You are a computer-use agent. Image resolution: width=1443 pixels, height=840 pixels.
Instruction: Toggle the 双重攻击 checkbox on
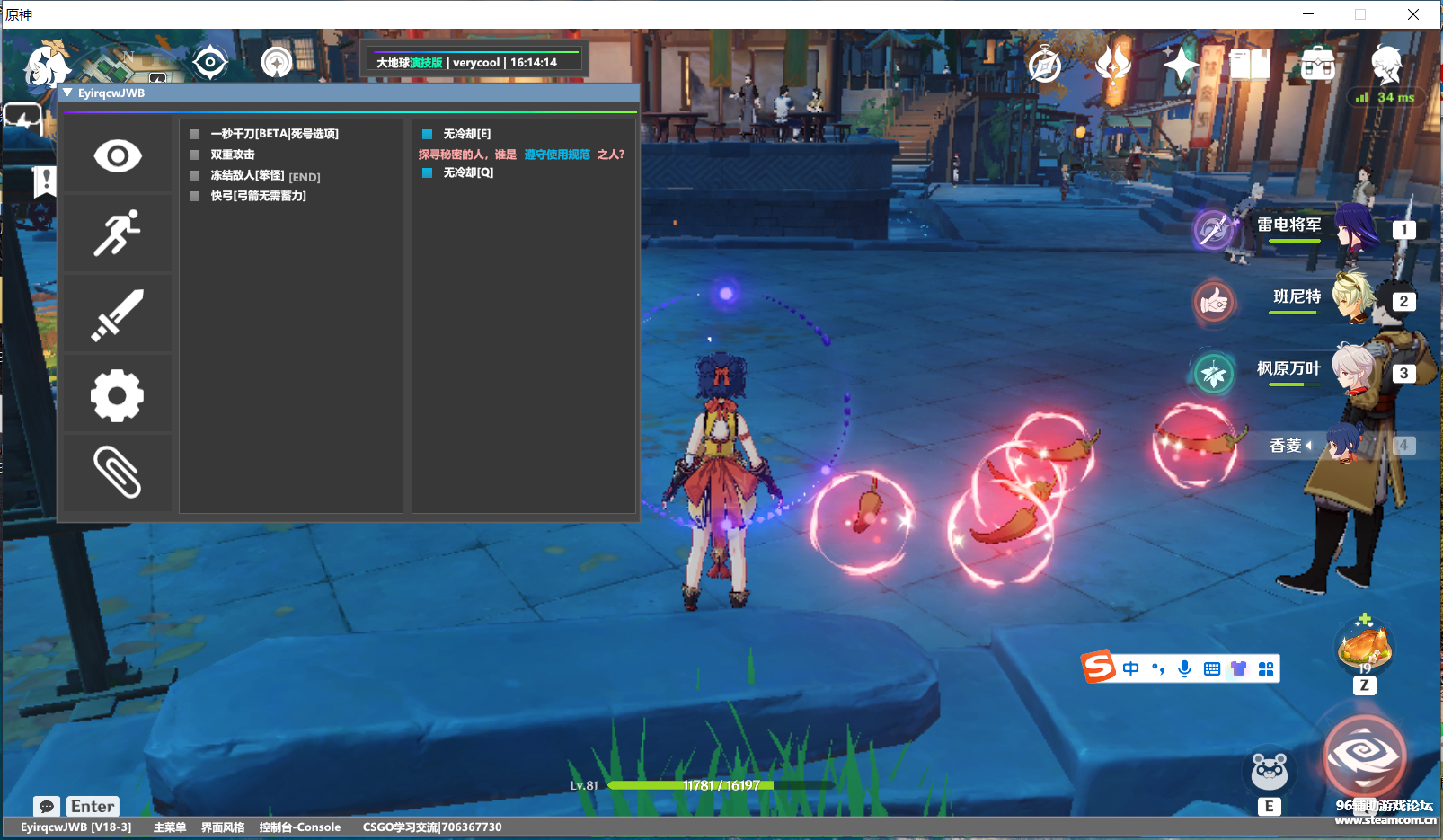(193, 155)
